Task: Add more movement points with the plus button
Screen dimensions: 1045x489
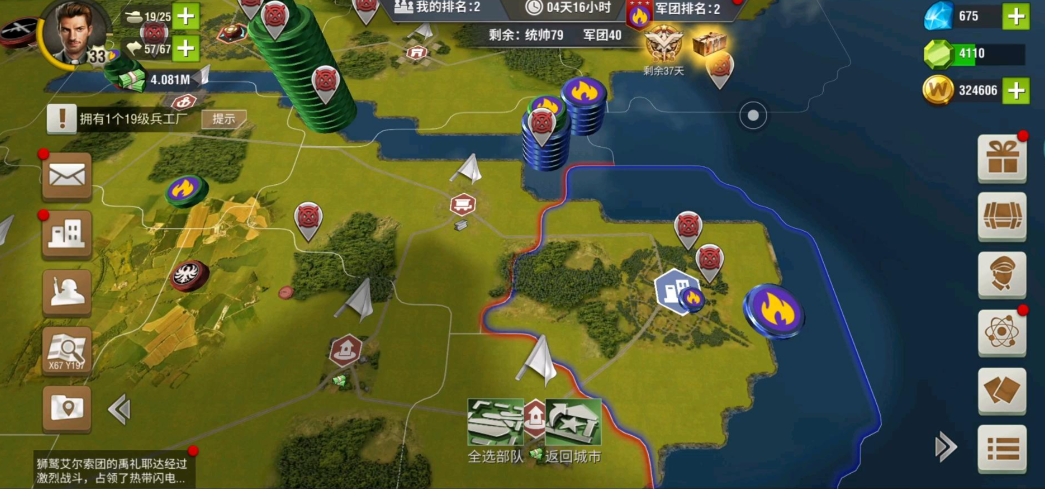Action: pyautogui.click(x=186, y=47)
